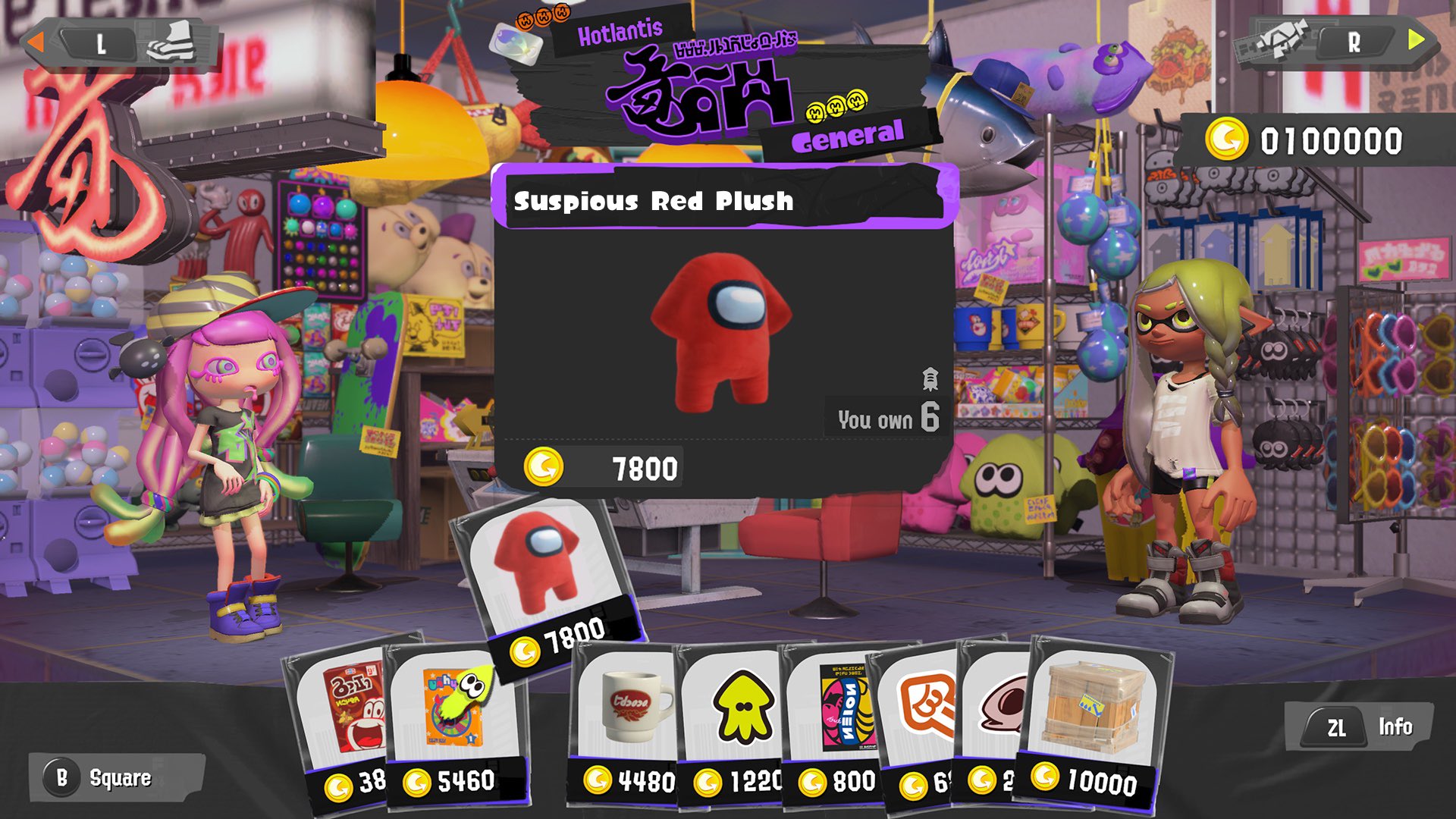Open the Hotlantis shop title banner

(621, 30)
